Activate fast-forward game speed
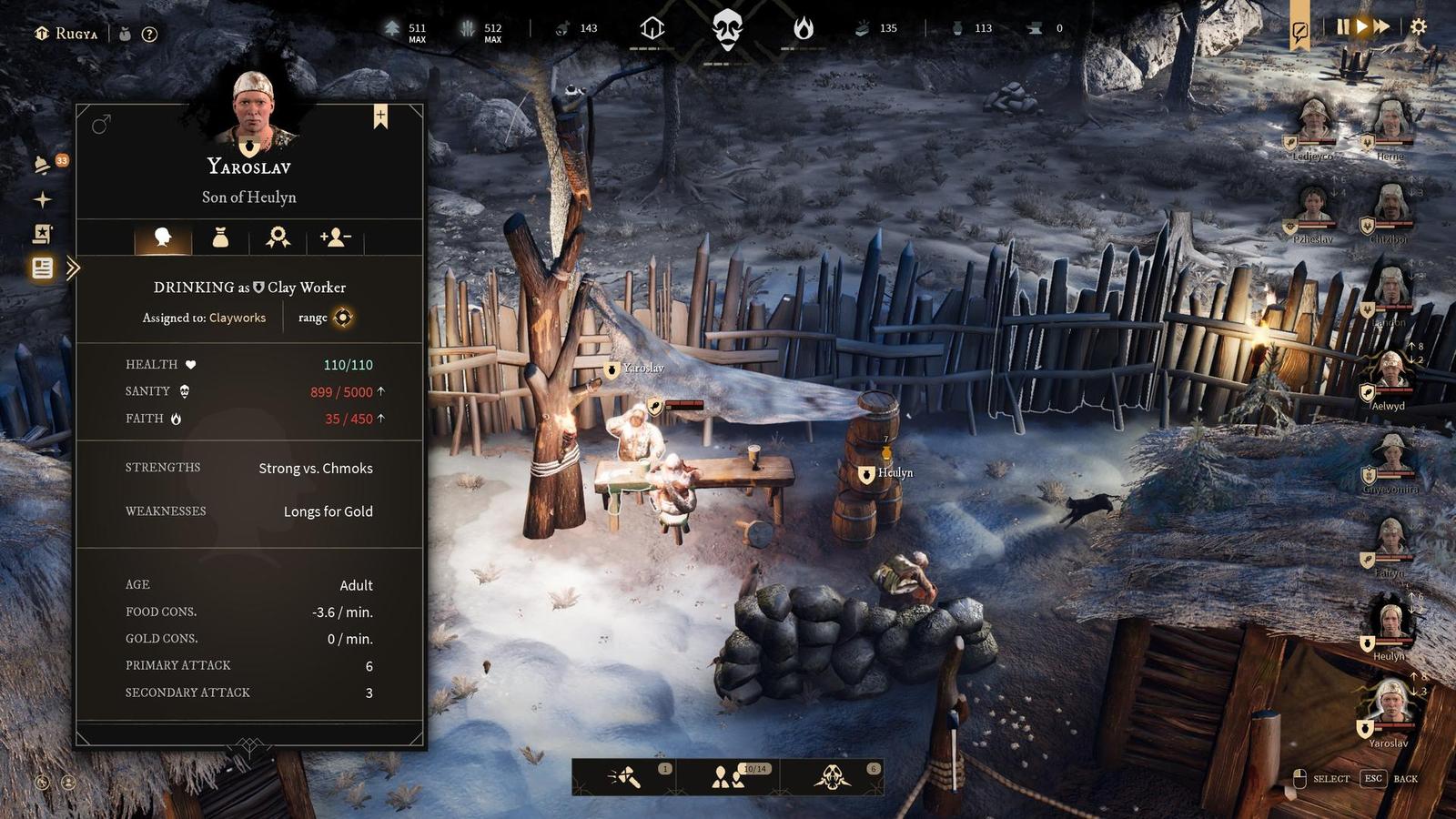The width and height of the screenshot is (1456, 819). point(1381,27)
